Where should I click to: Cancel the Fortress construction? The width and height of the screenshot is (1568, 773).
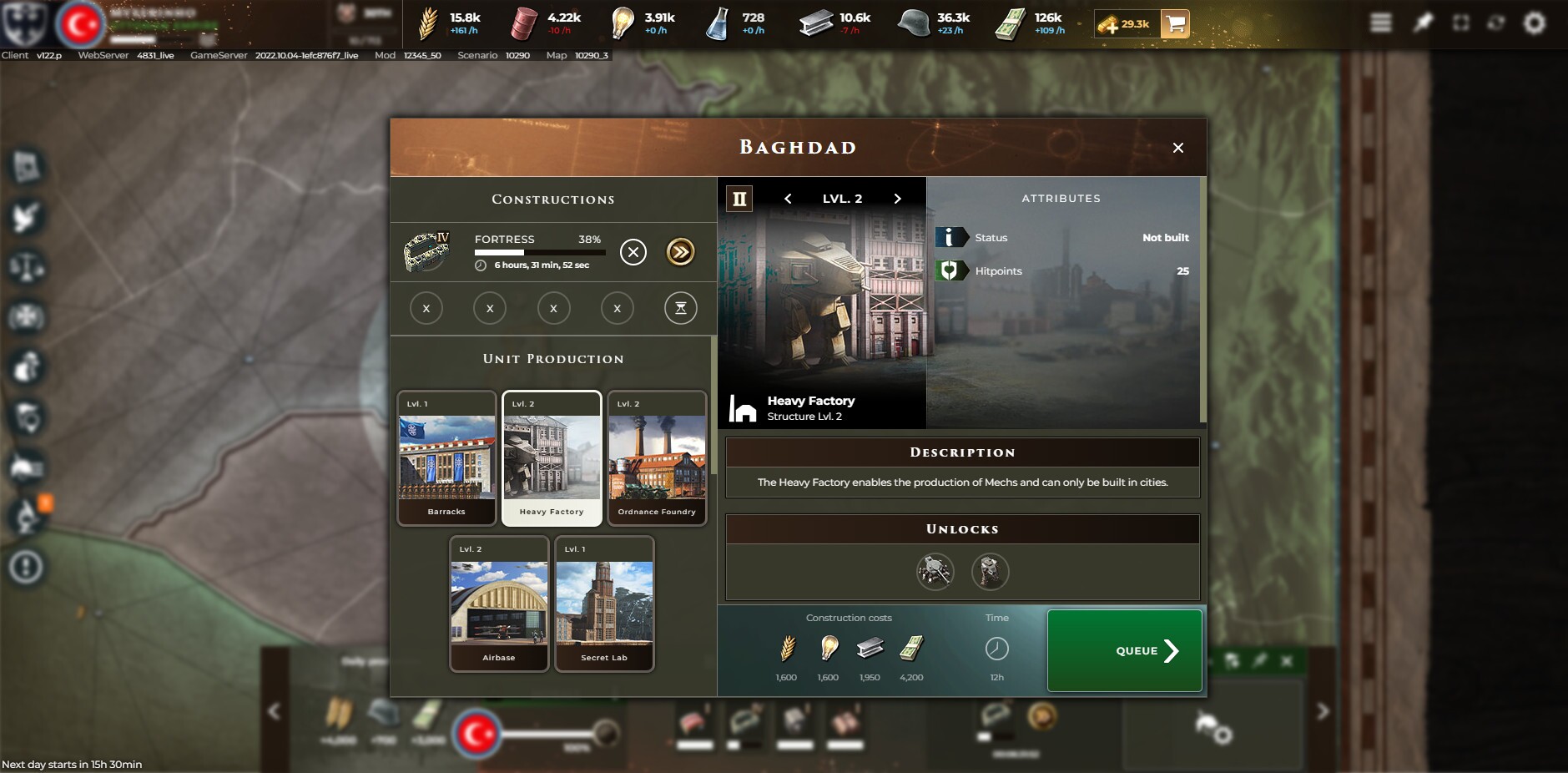pyautogui.click(x=633, y=252)
